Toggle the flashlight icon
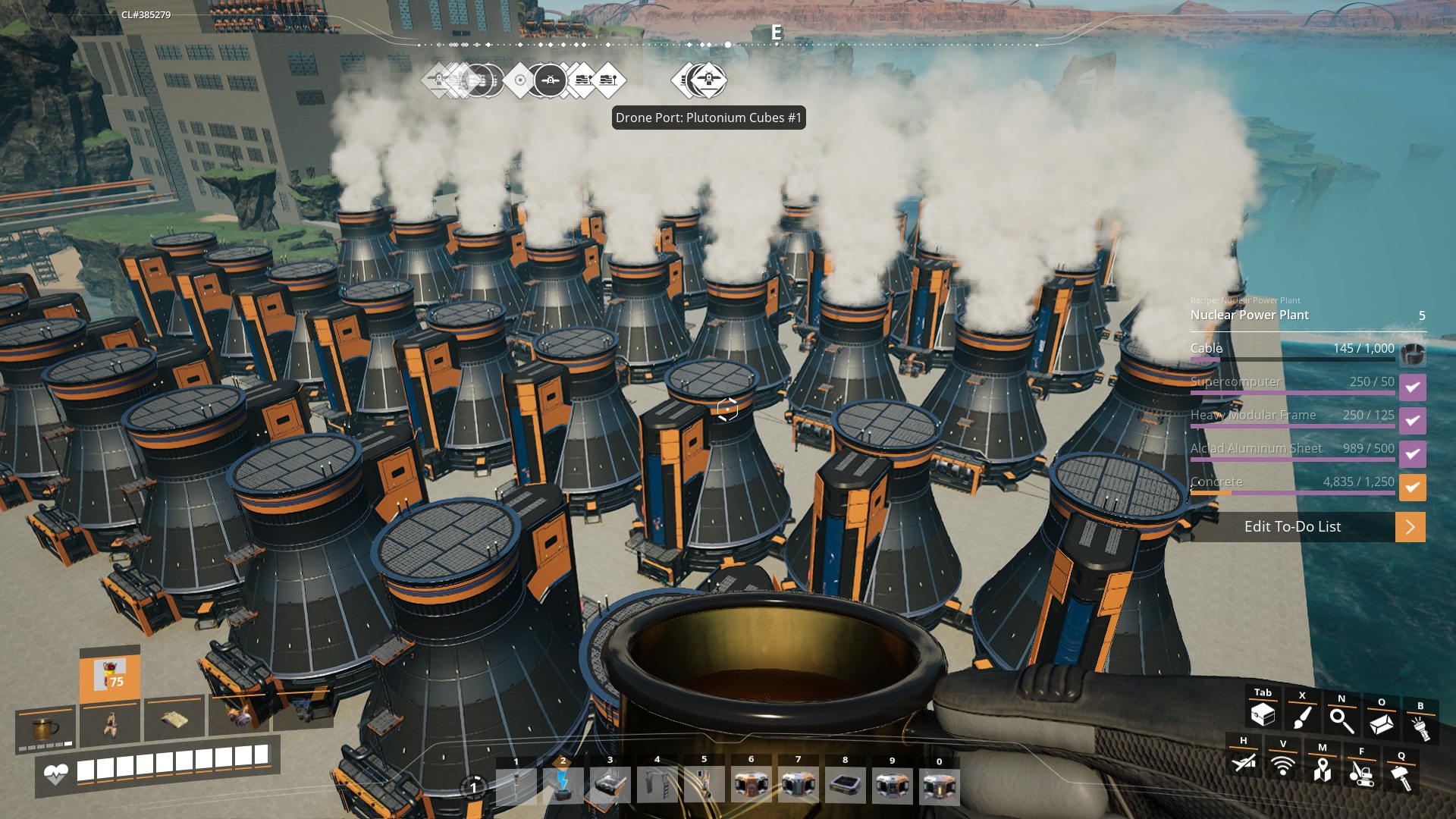 click(x=1420, y=728)
